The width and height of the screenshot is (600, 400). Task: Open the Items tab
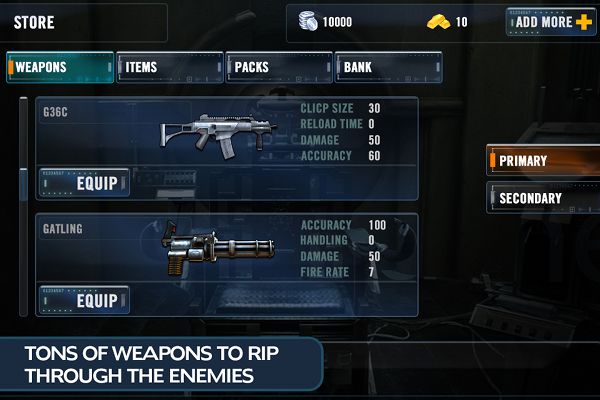[x=169, y=67]
